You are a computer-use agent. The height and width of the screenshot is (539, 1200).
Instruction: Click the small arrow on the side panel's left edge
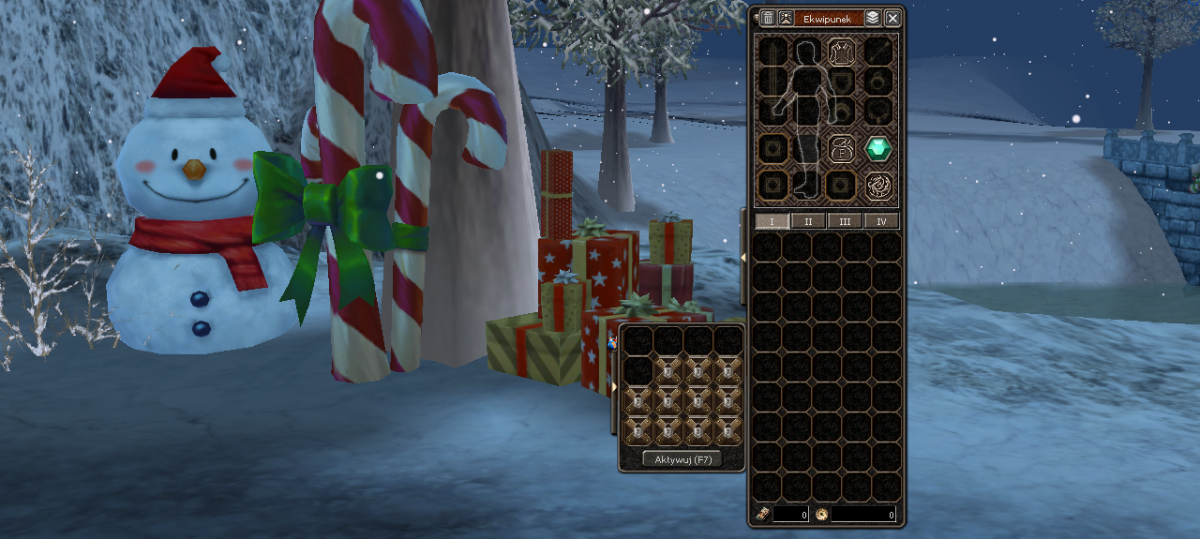coord(613,386)
